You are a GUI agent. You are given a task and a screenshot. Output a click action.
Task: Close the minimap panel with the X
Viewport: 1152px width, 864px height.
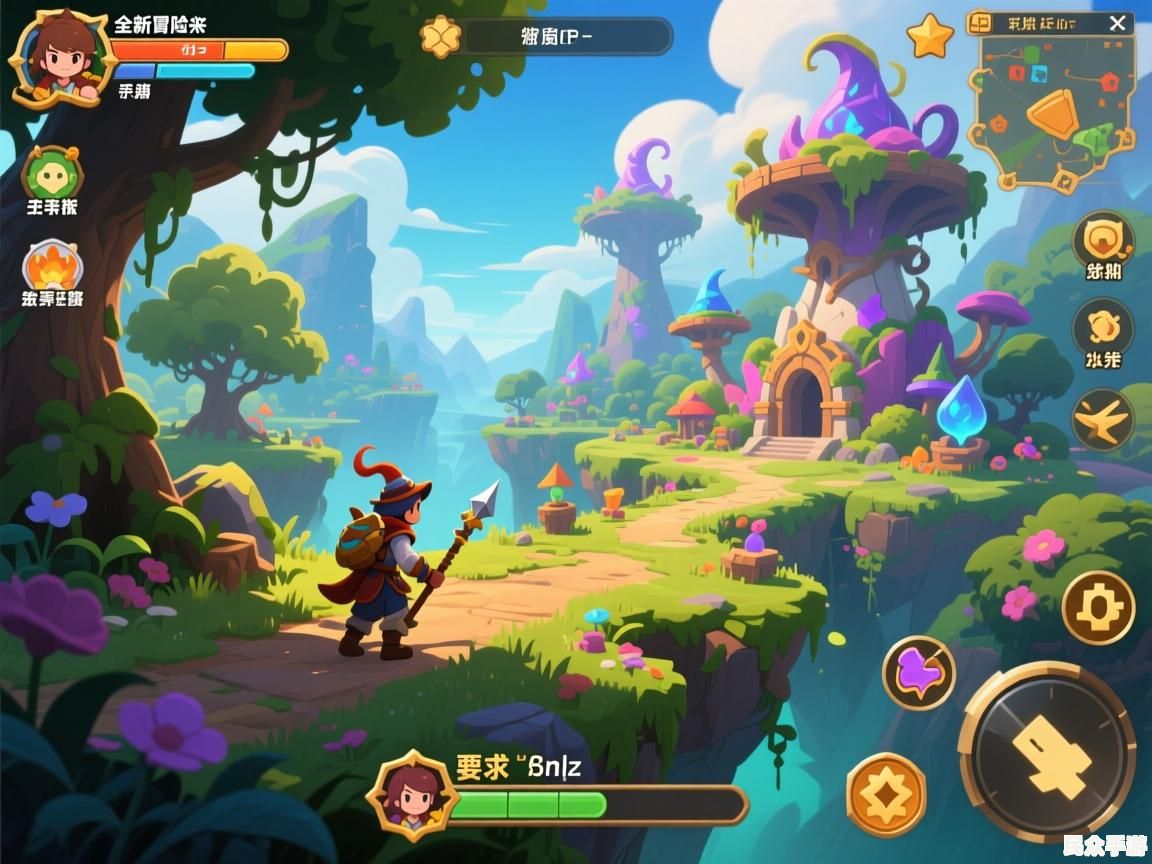pos(1117,23)
